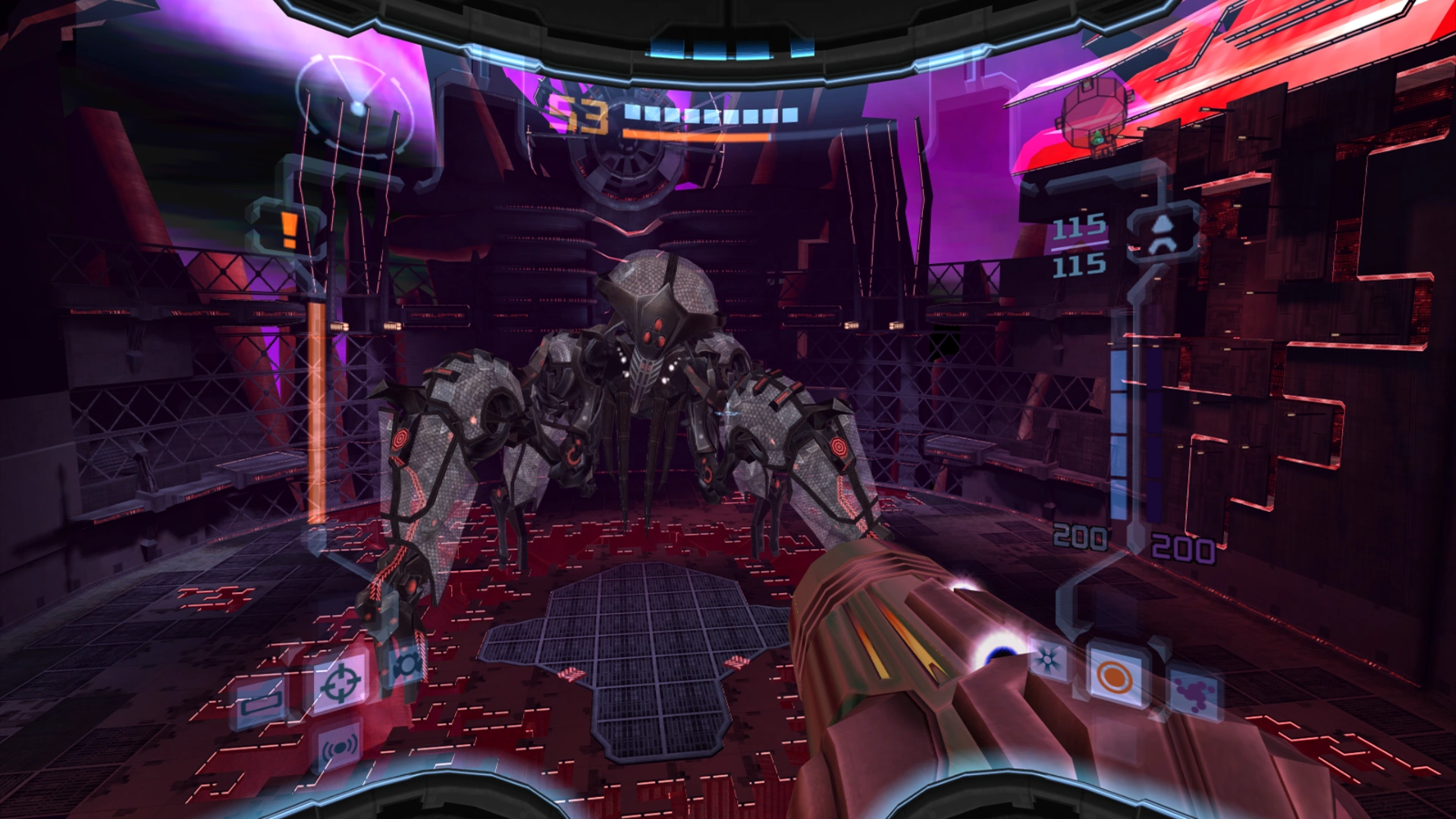Click the orange hazard warning icon
The width and height of the screenshot is (1456, 819).
(288, 229)
